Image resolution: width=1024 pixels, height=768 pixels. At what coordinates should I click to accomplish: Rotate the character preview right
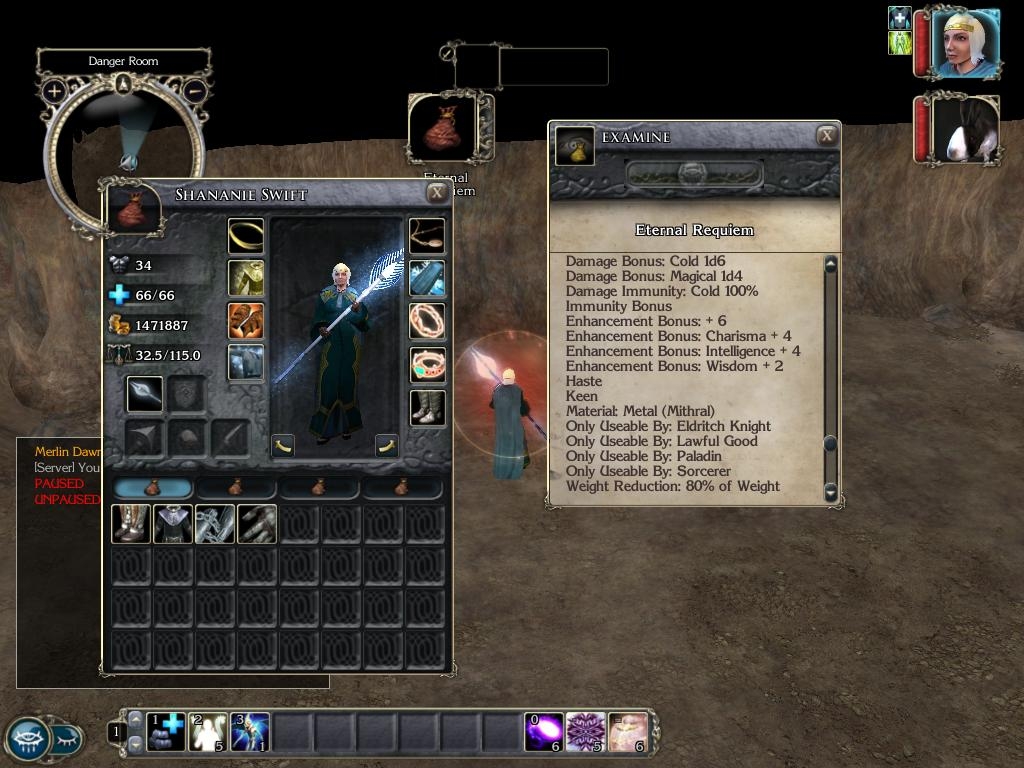coord(387,445)
